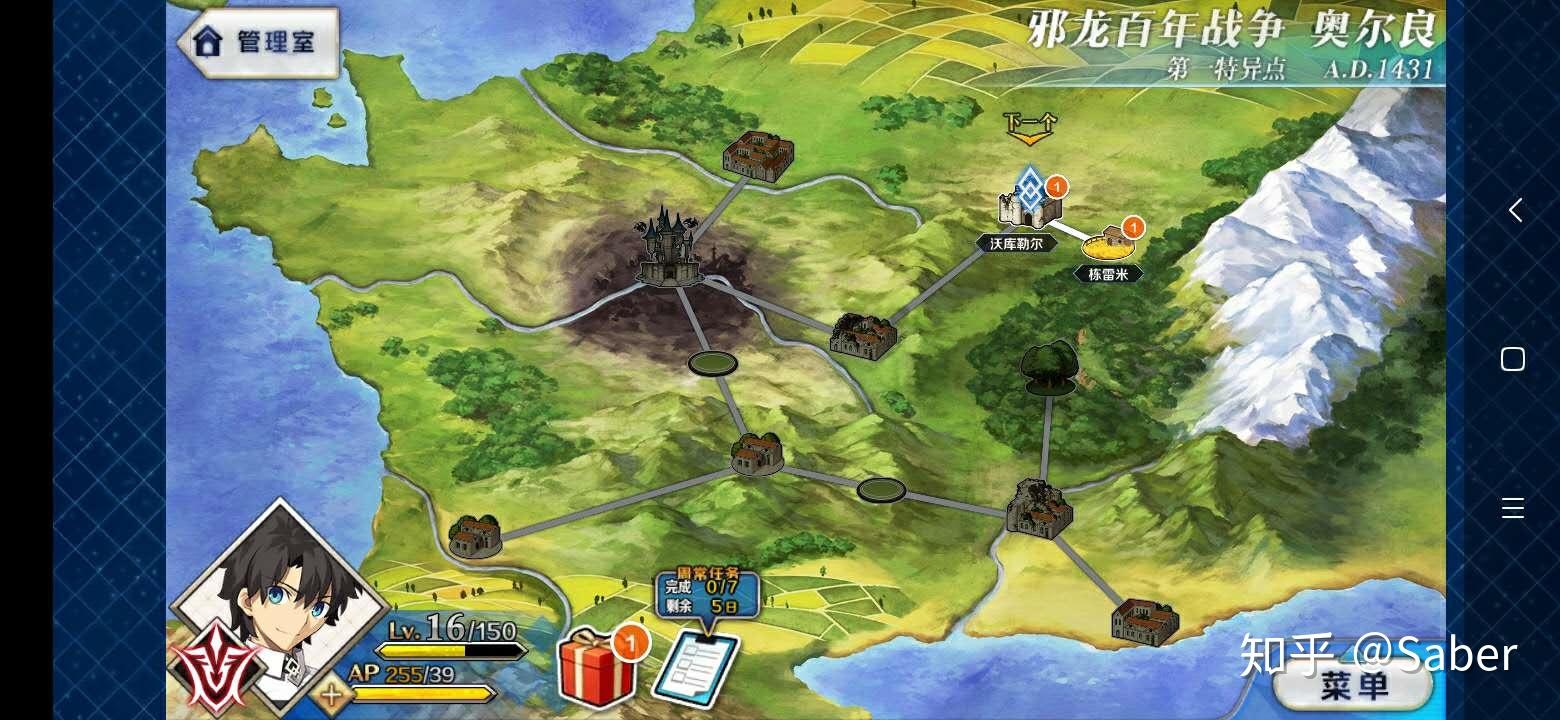The height and width of the screenshot is (720, 1560).
Task: Tap the Android recent apps button
Action: [x=1515, y=510]
